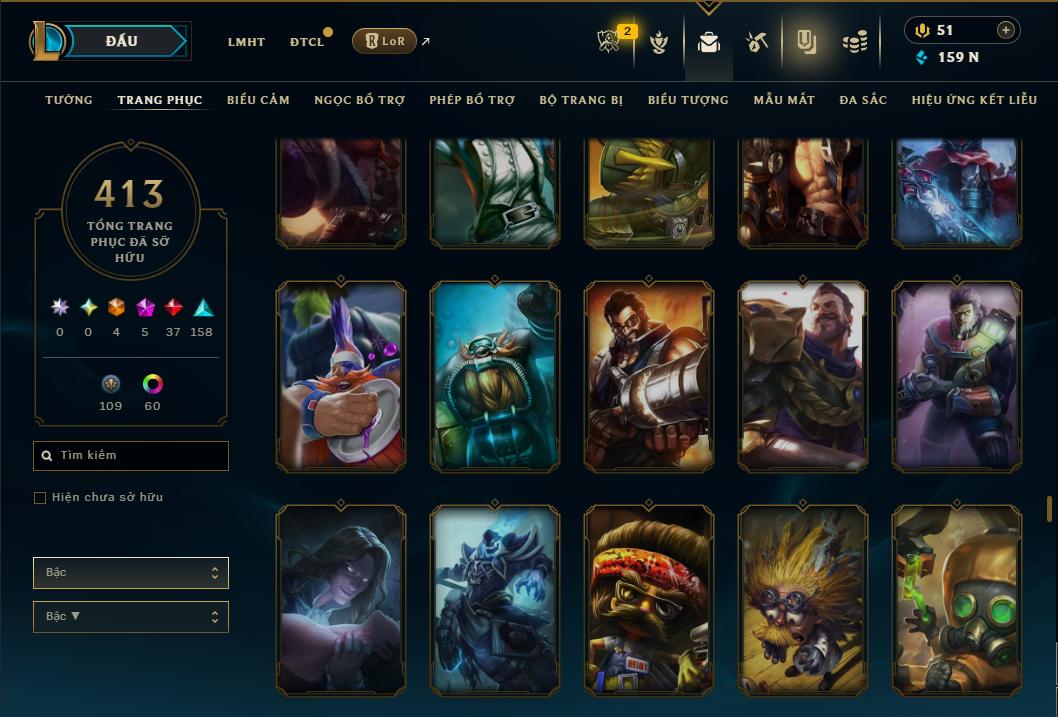Click the ĐẤU play button

[122, 41]
